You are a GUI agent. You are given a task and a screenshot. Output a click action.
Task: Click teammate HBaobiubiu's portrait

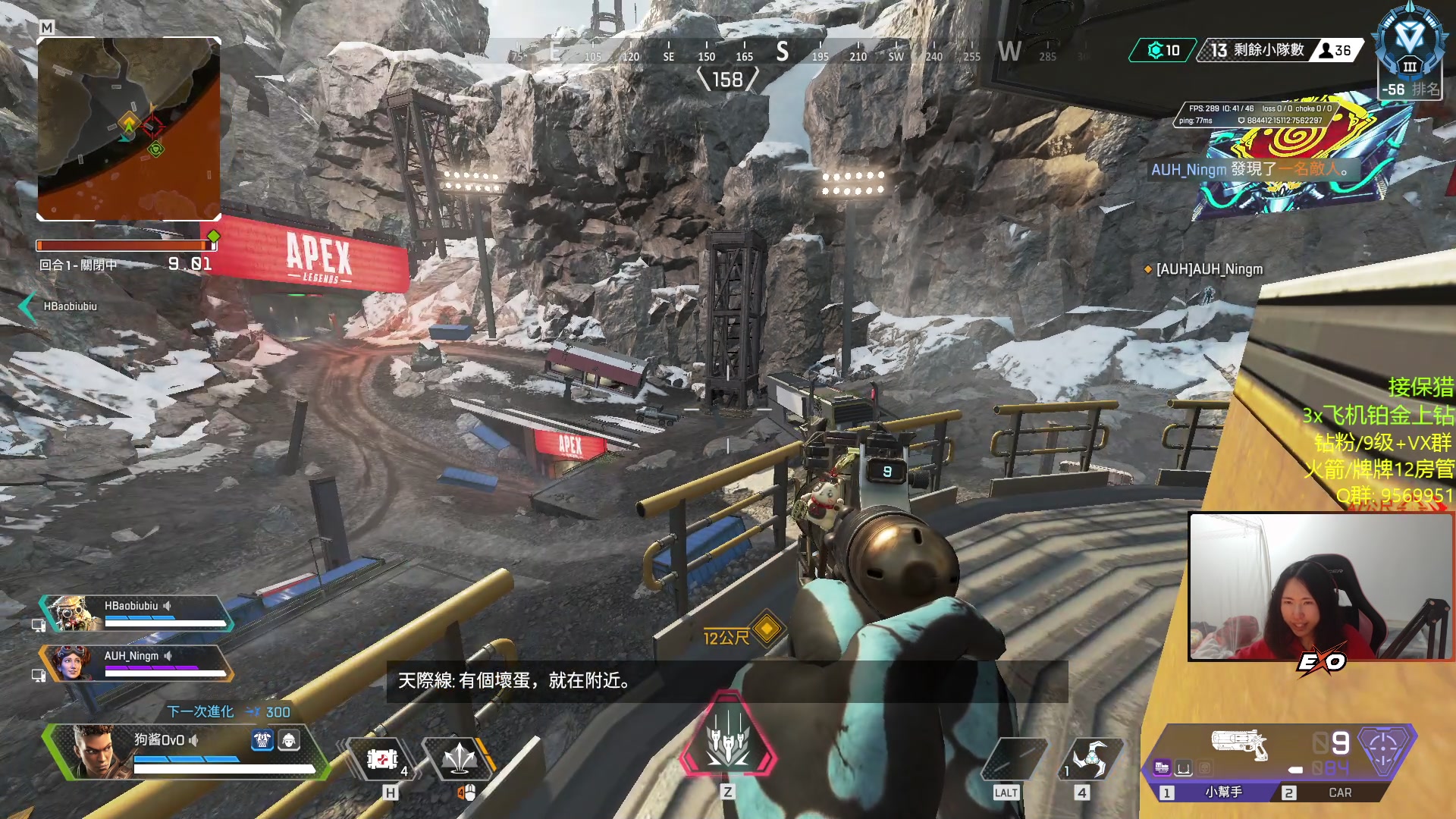(x=74, y=613)
